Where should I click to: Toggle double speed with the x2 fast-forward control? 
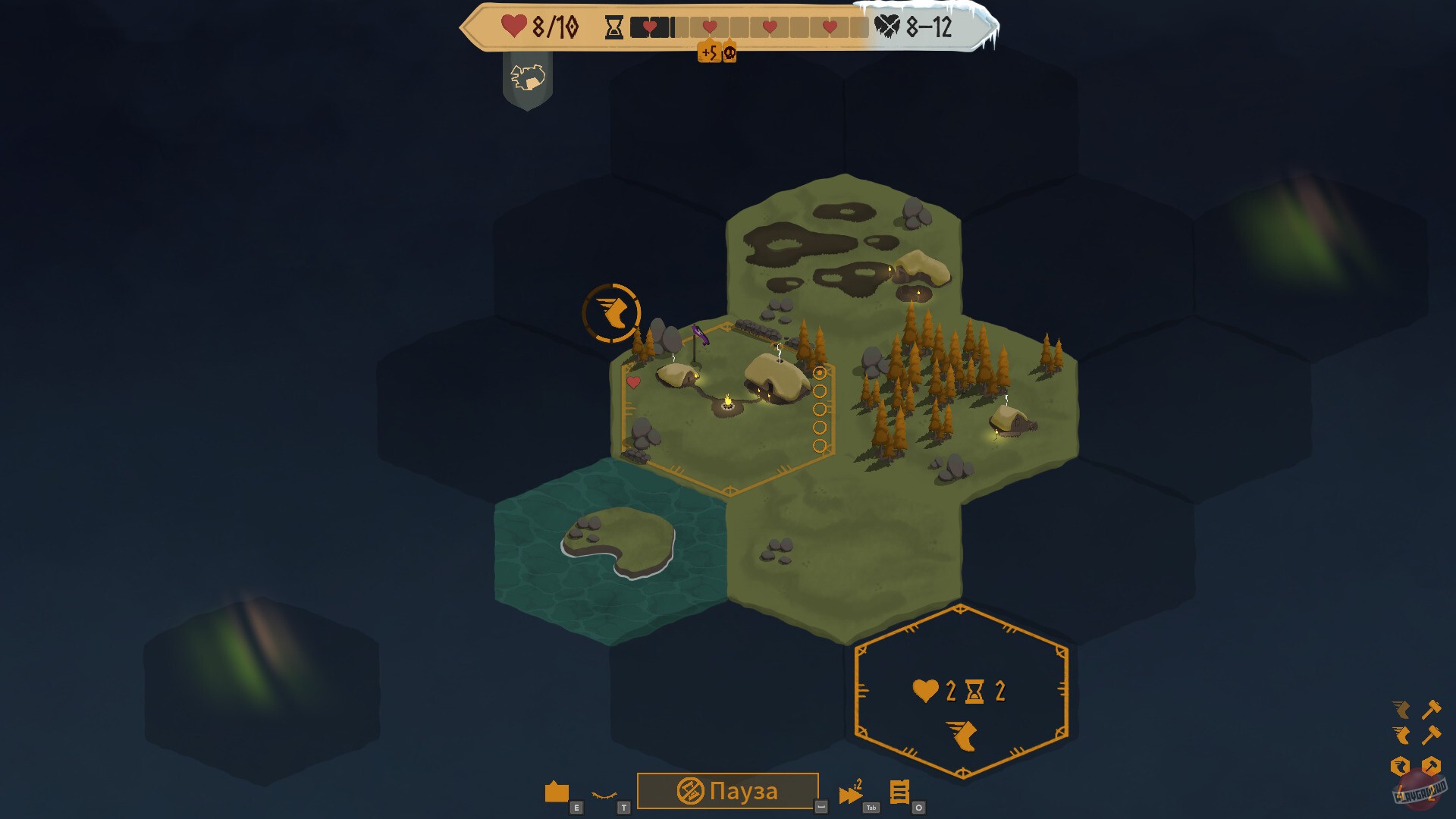pos(850,789)
